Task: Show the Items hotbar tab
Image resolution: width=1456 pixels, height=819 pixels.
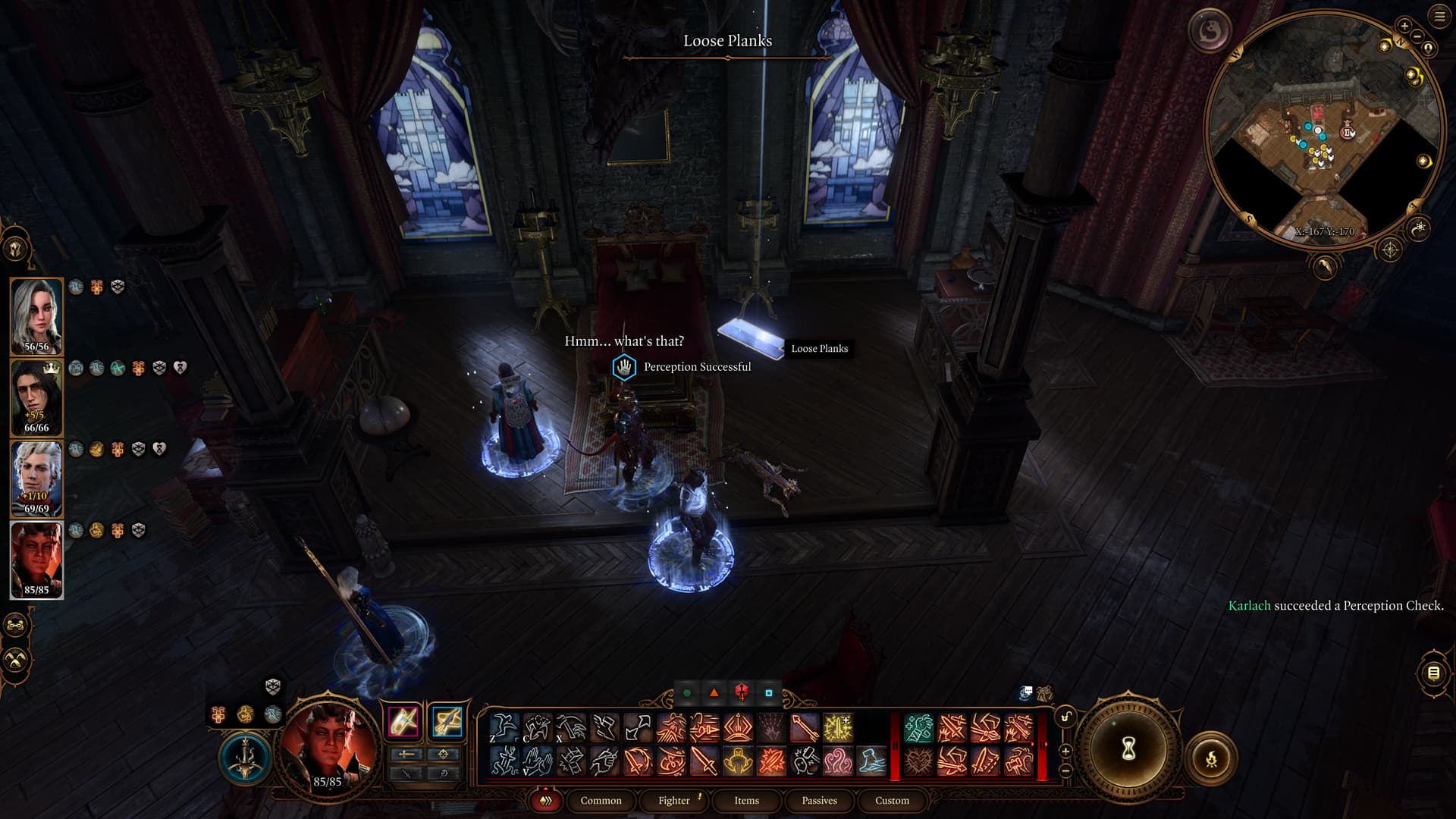Action: pos(746,800)
